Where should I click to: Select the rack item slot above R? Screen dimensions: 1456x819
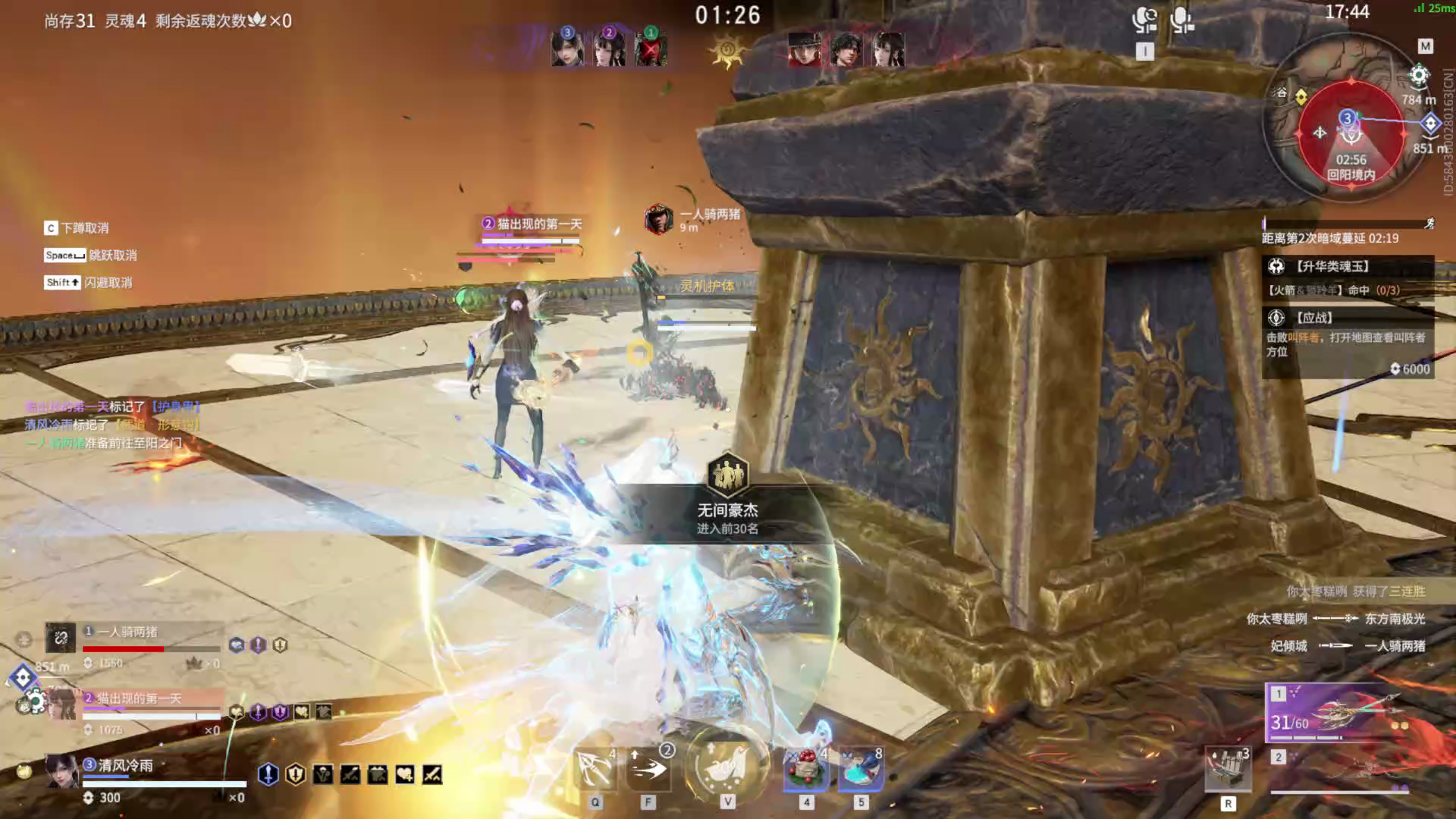(x=1228, y=770)
